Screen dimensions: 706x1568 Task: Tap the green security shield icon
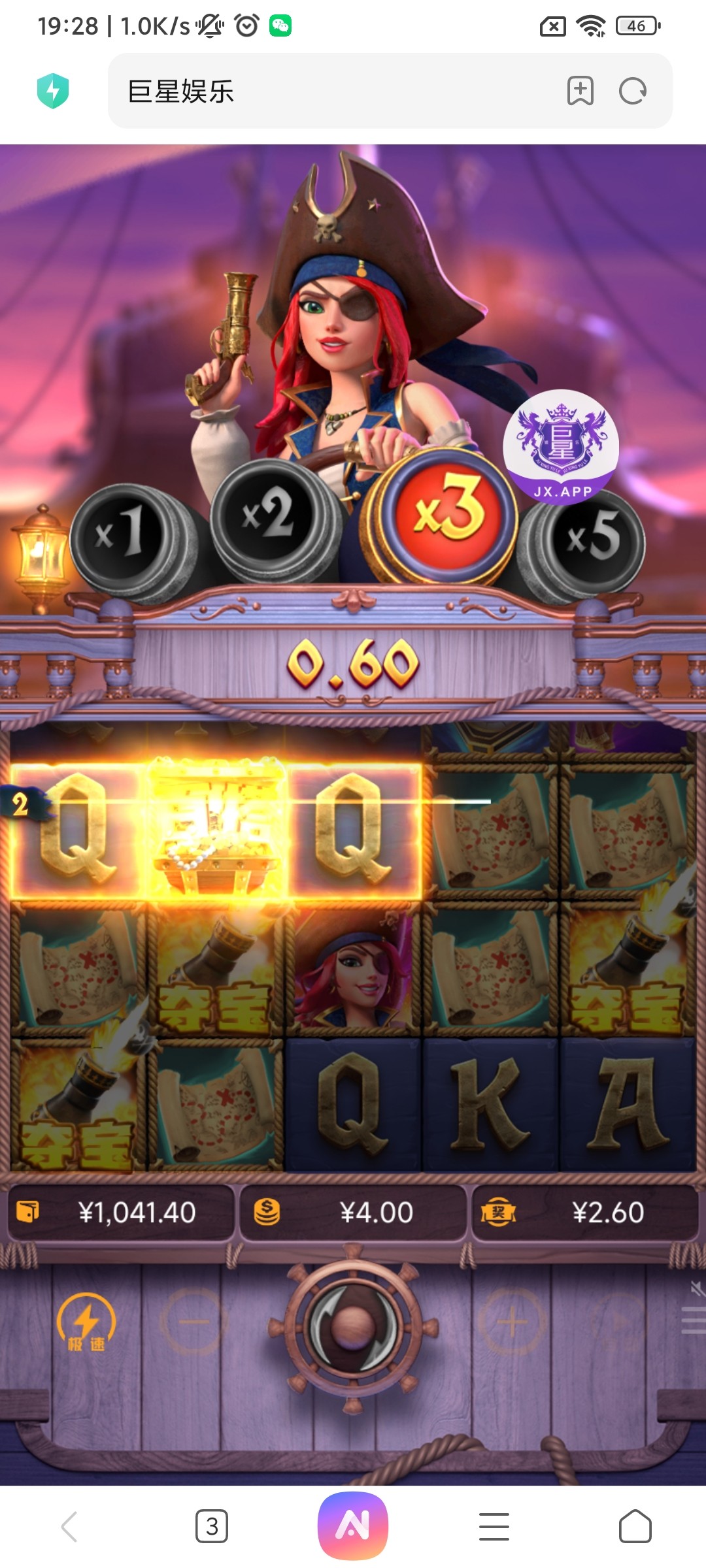pos(53,91)
